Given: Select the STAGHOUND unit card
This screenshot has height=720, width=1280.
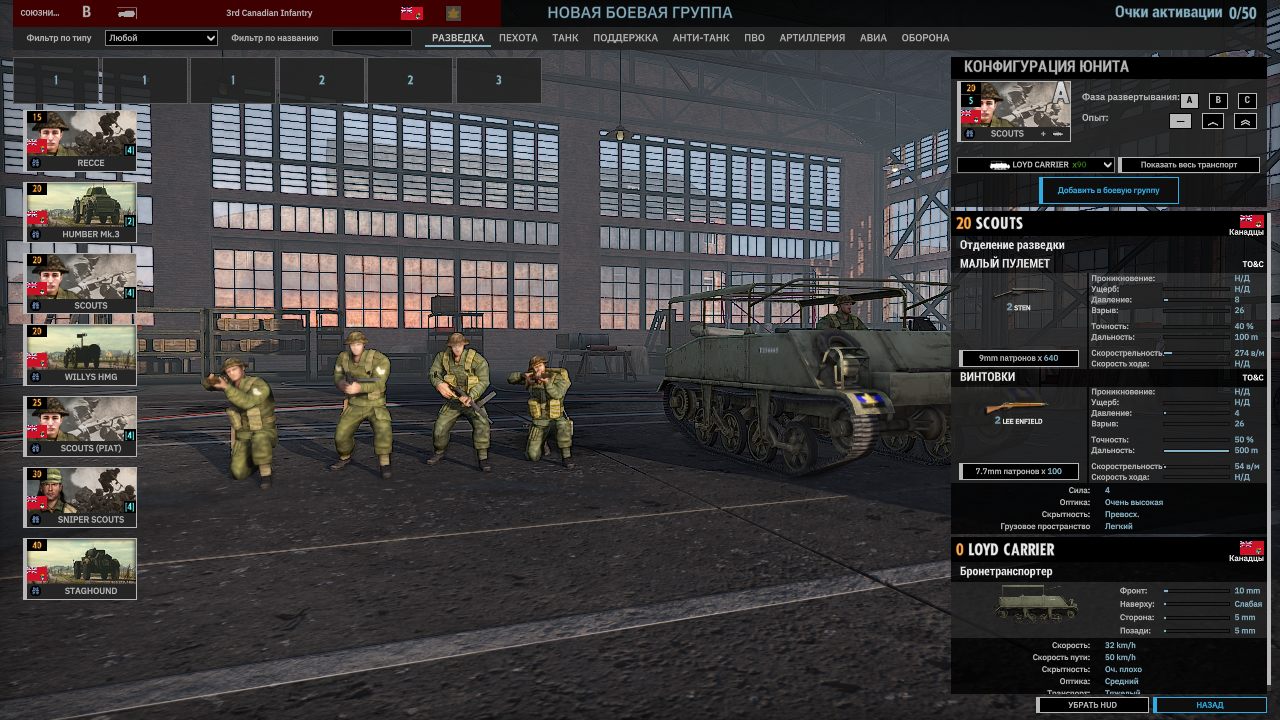Looking at the screenshot, I should tap(81, 568).
